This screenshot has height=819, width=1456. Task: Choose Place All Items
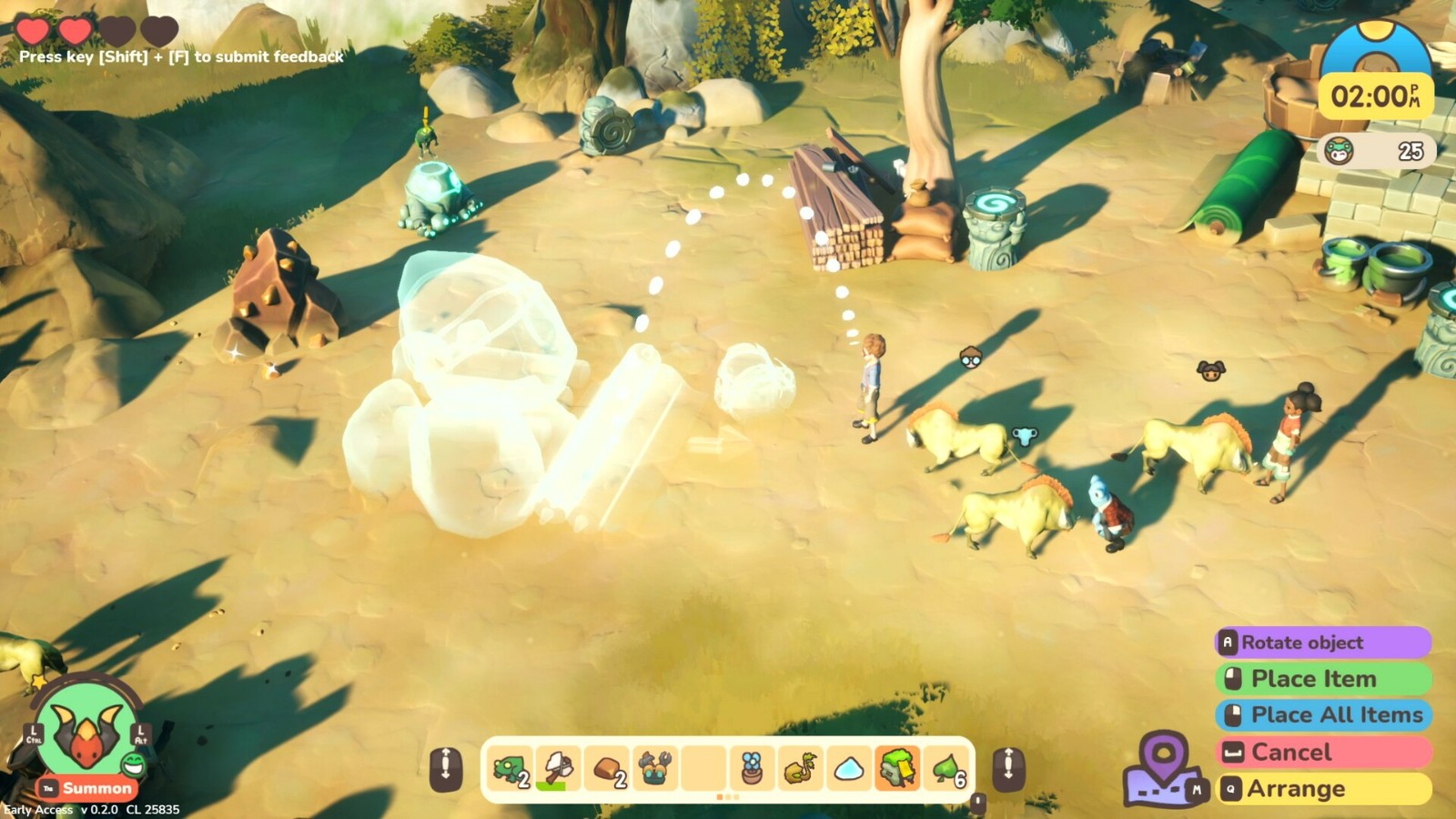click(x=1323, y=715)
